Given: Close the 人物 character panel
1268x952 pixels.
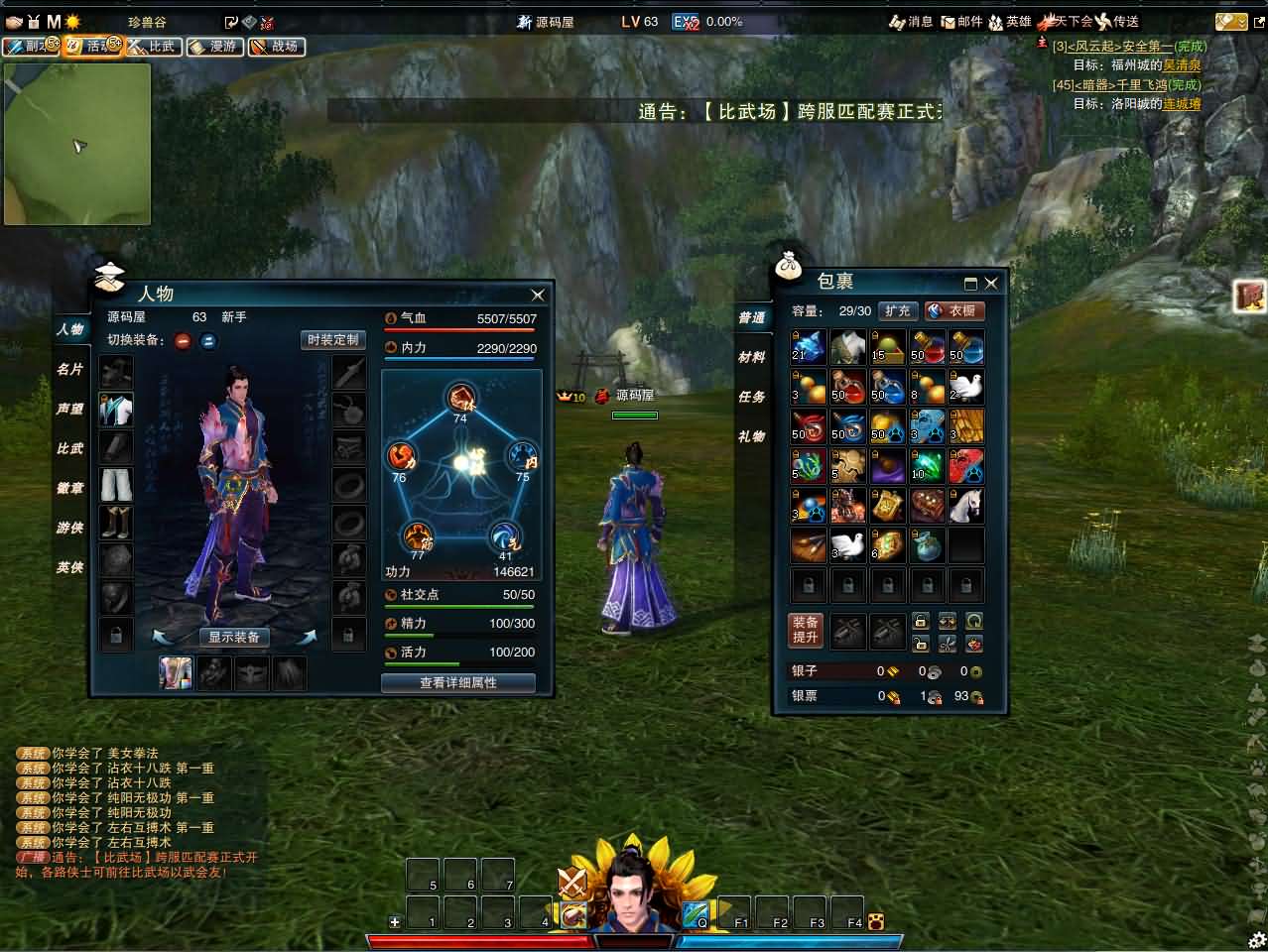Looking at the screenshot, I should (x=538, y=295).
